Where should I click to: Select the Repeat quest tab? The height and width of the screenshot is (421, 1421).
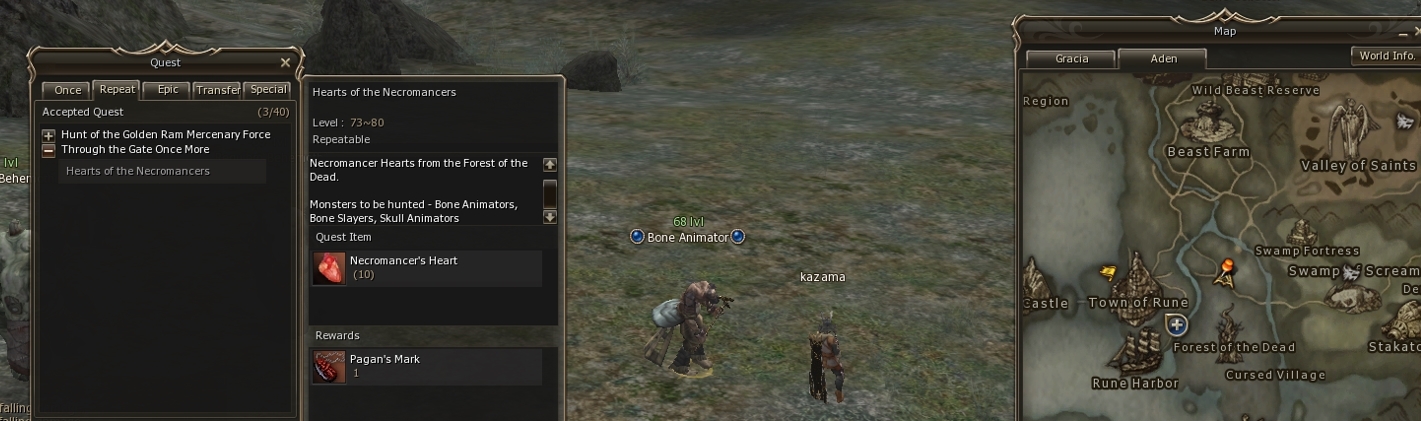point(117,89)
